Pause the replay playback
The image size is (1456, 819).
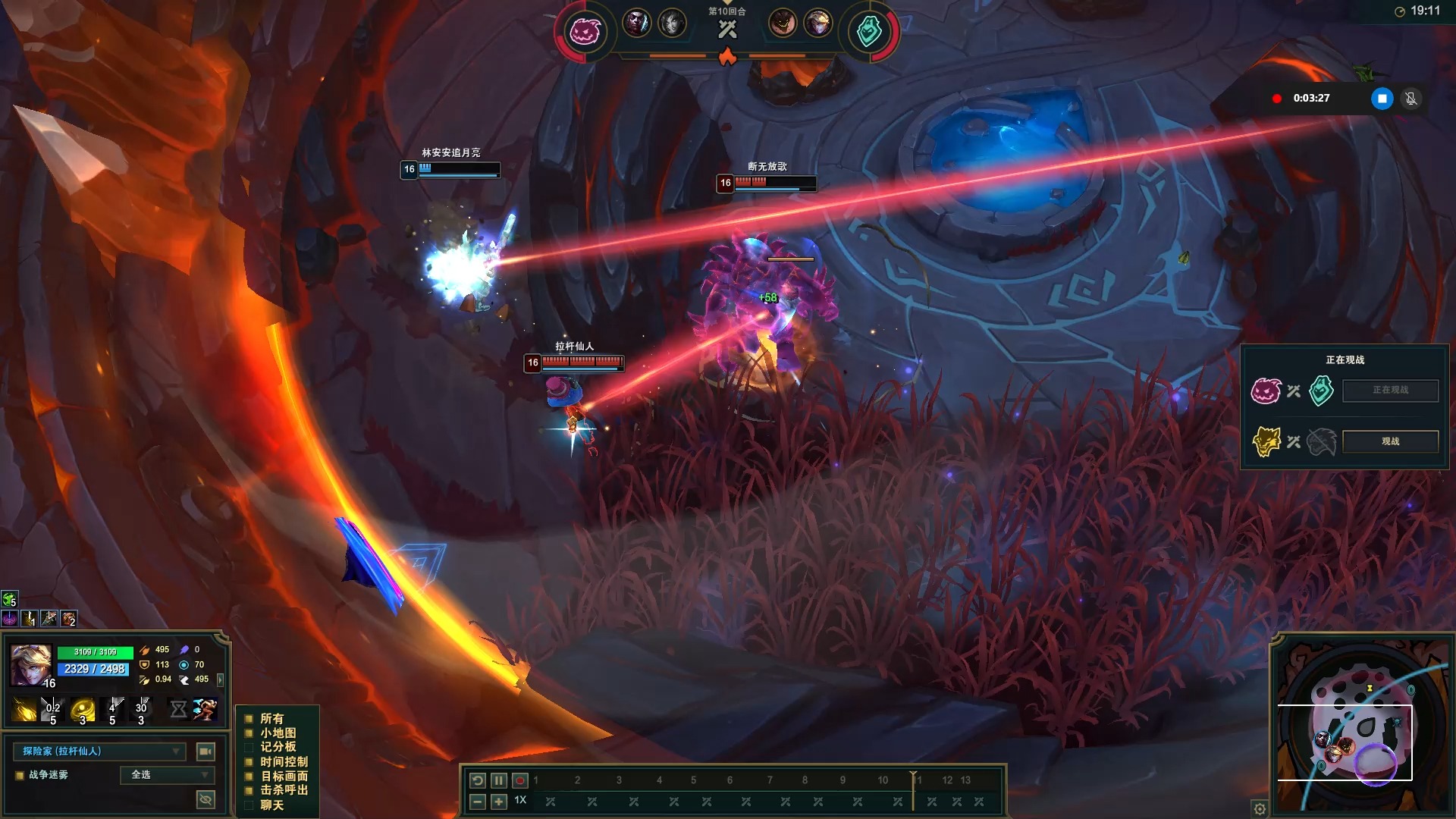pyautogui.click(x=498, y=780)
